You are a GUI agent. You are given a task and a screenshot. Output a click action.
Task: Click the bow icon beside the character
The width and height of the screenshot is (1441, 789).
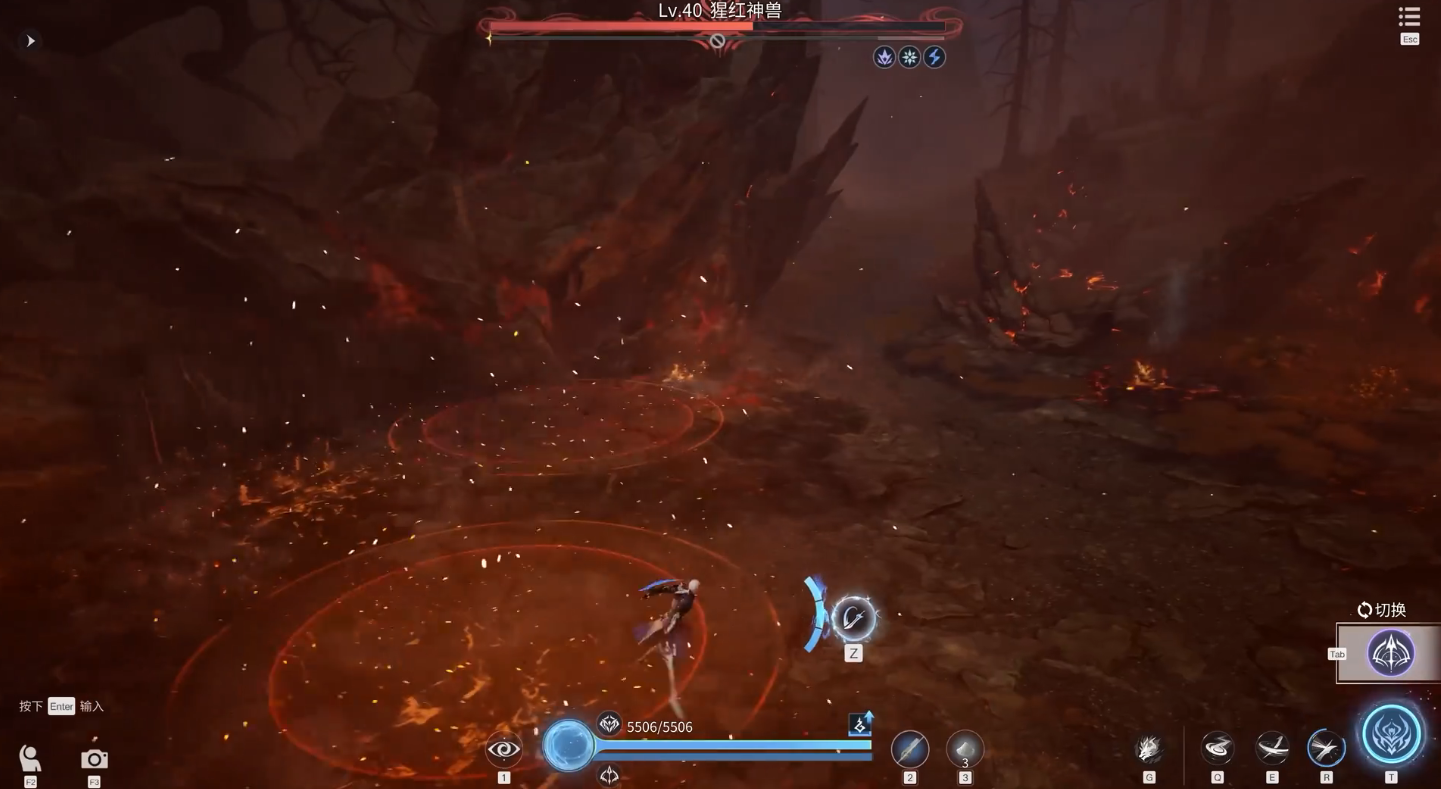(x=853, y=619)
